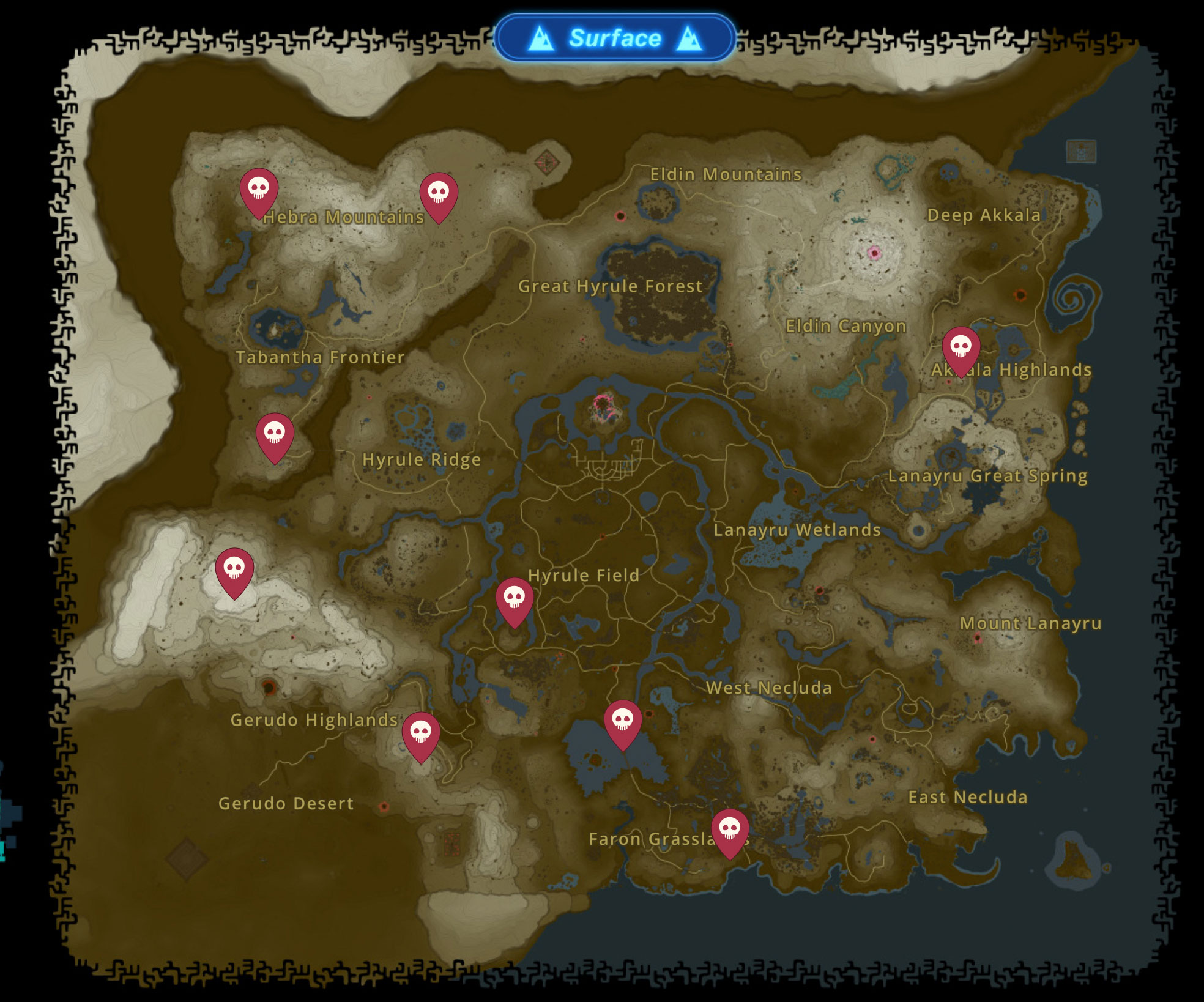Select the Great Hyrule Forest label

coord(611,286)
